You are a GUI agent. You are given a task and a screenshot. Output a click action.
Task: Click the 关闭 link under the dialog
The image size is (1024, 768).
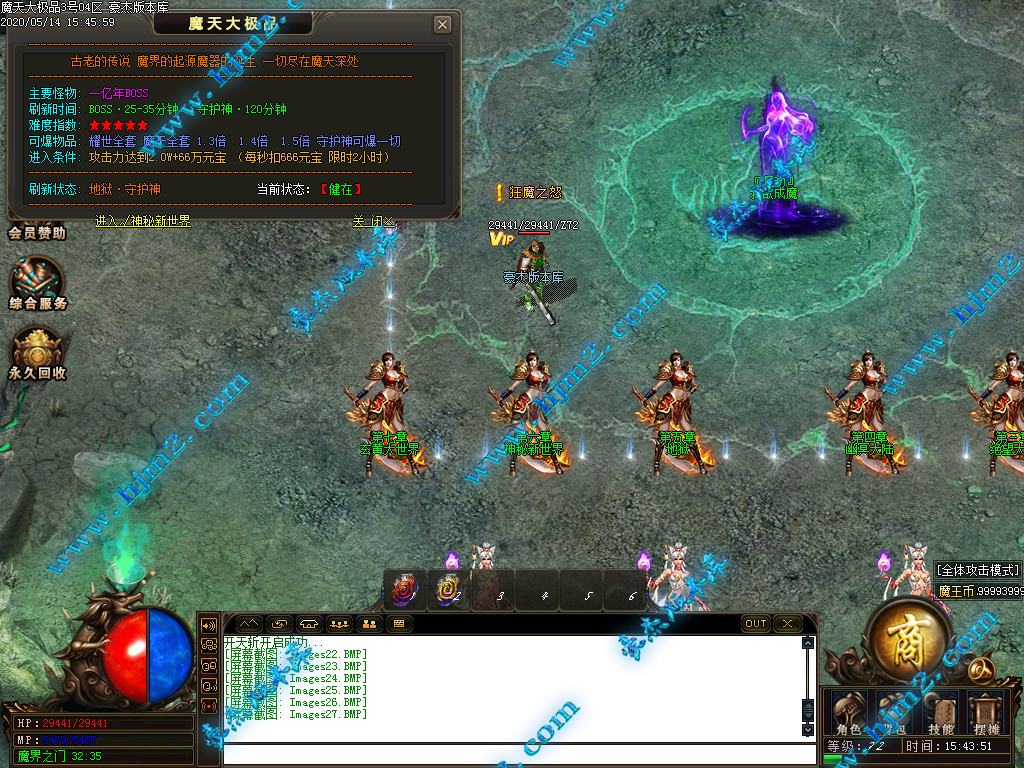click(x=374, y=221)
